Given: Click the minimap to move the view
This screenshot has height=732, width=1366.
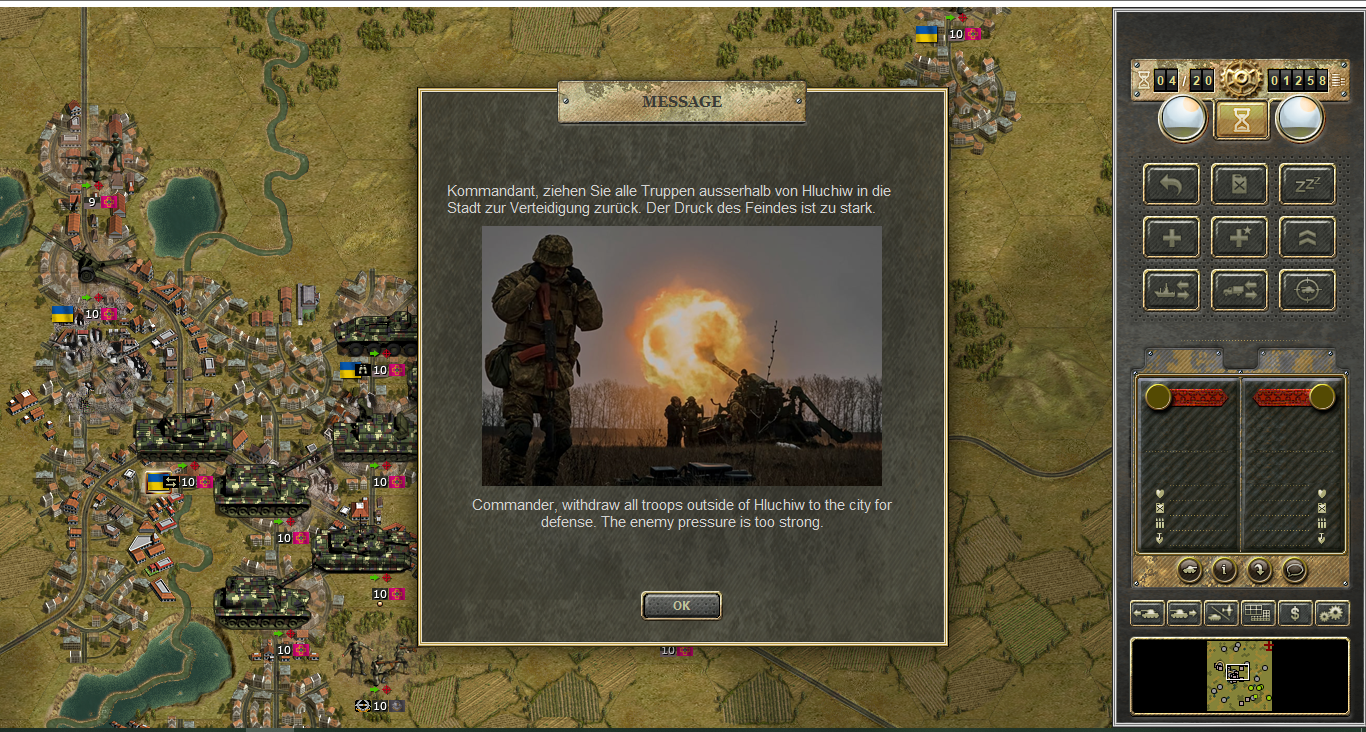Looking at the screenshot, I should 1239,676.
